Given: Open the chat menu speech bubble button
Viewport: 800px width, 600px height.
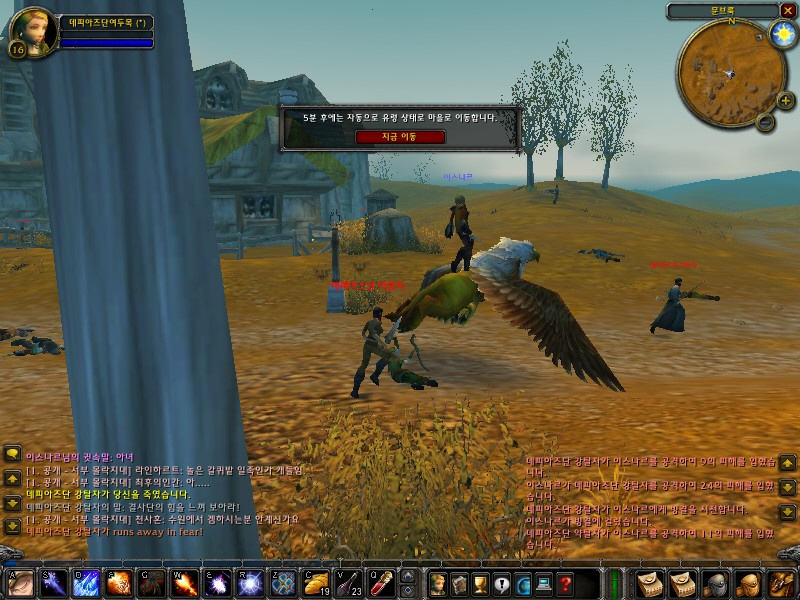Looking at the screenshot, I should [x=12, y=454].
